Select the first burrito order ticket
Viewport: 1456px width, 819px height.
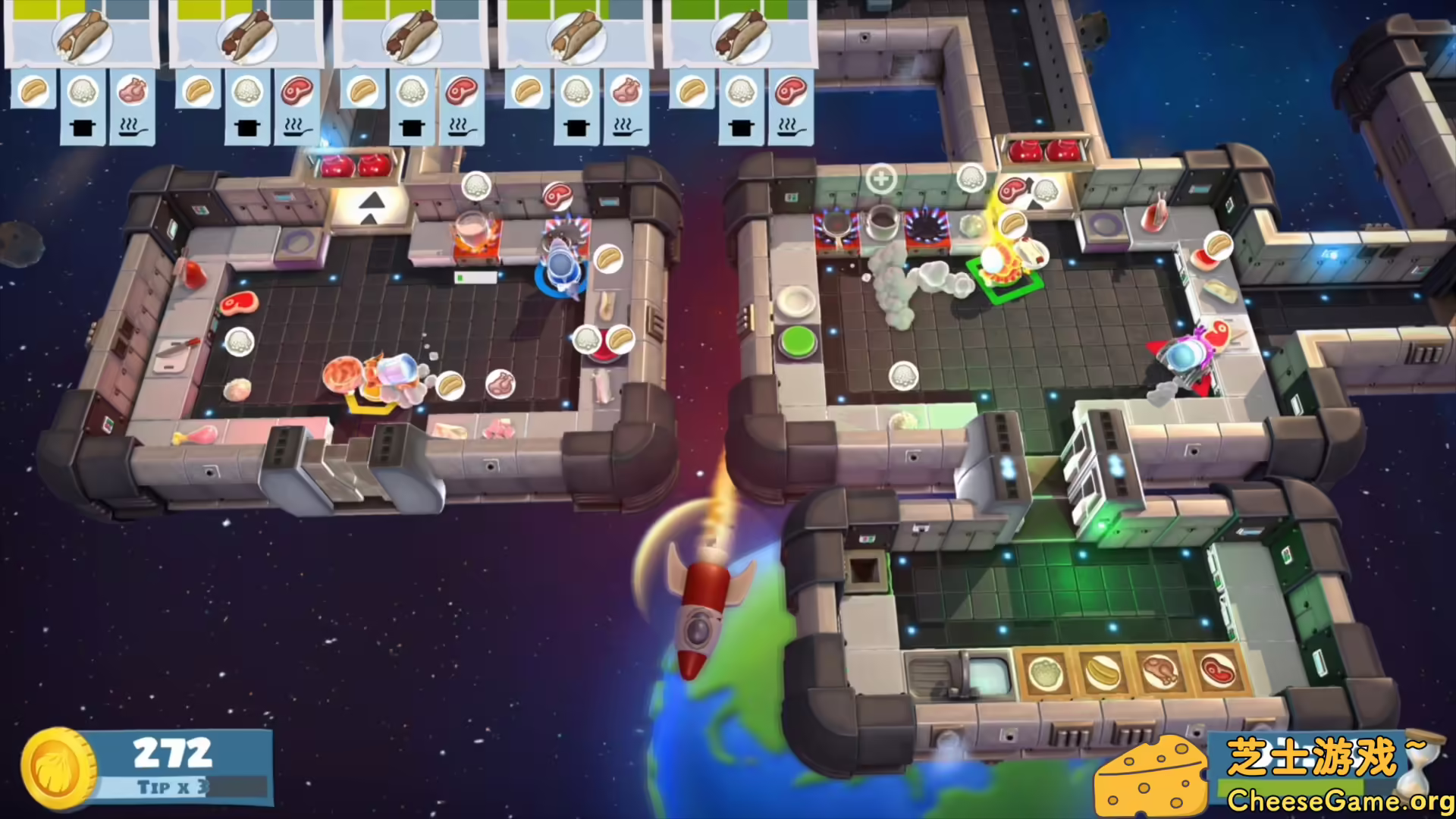pos(83,36)
